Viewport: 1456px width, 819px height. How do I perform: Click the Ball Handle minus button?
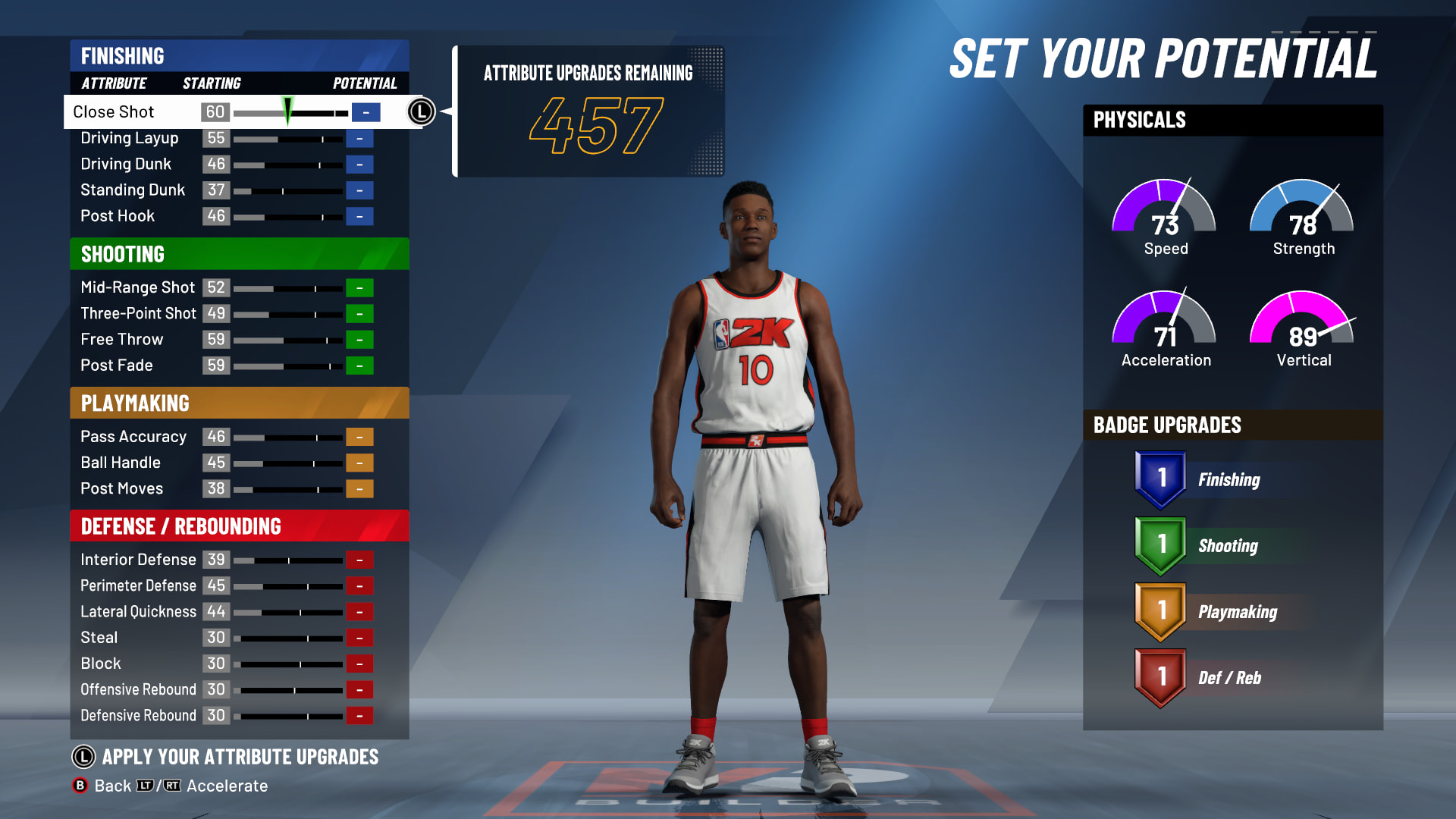pyautogui.click(x=359, y=463)
